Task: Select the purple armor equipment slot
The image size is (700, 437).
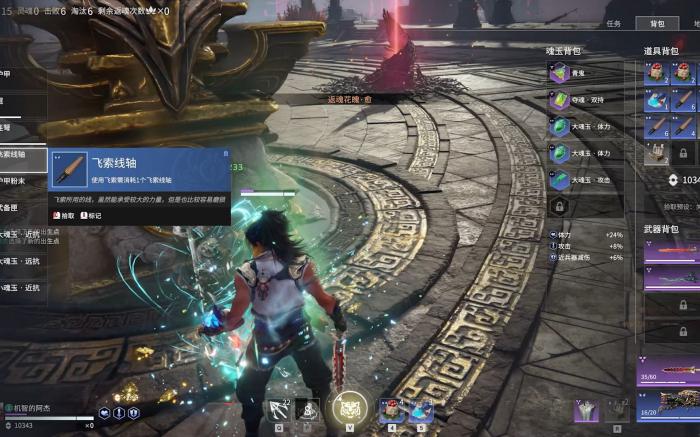Action: pyautogui.click(x=586, y=411)
